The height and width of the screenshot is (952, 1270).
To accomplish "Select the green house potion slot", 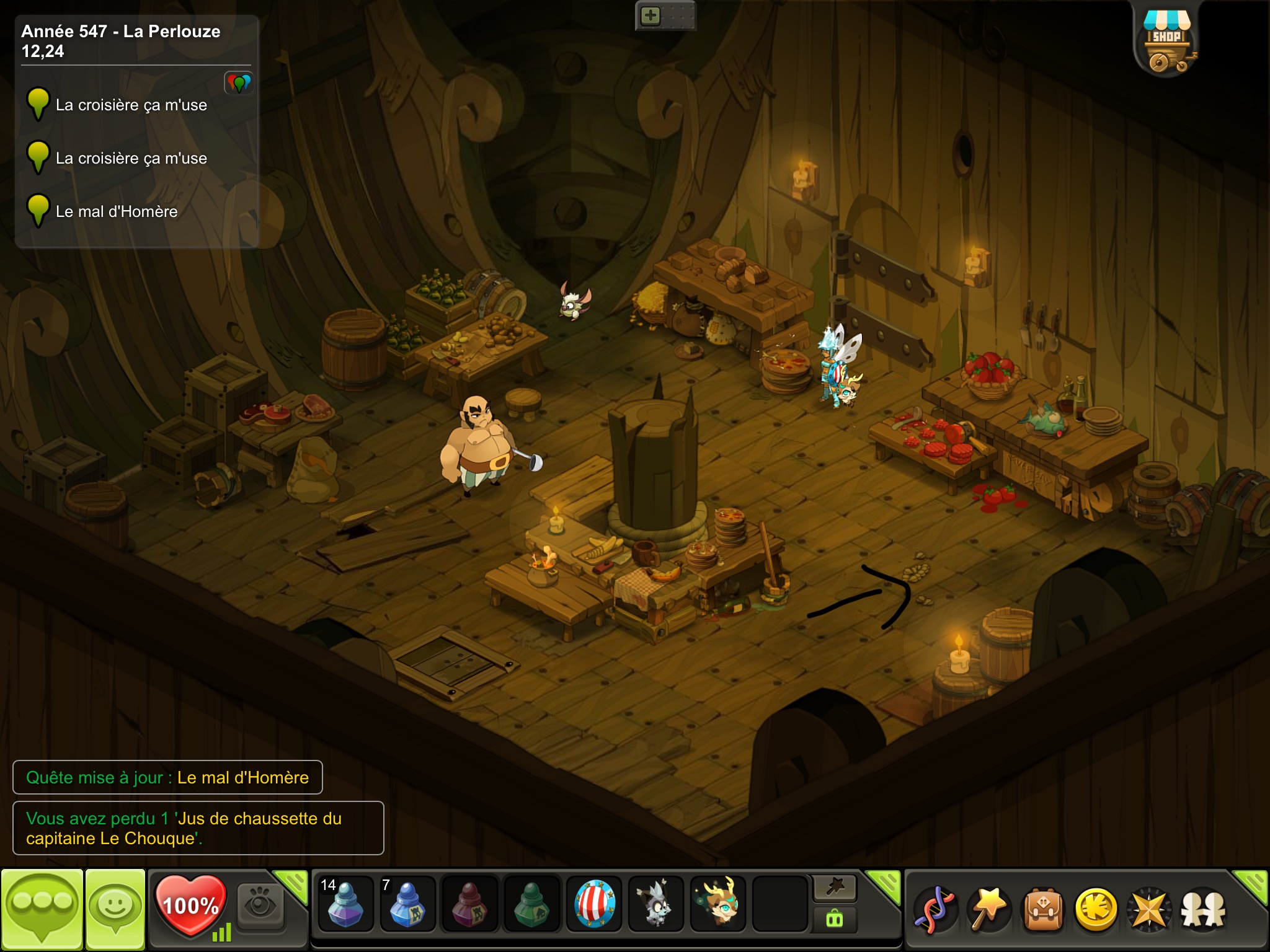I will point(531,903).
